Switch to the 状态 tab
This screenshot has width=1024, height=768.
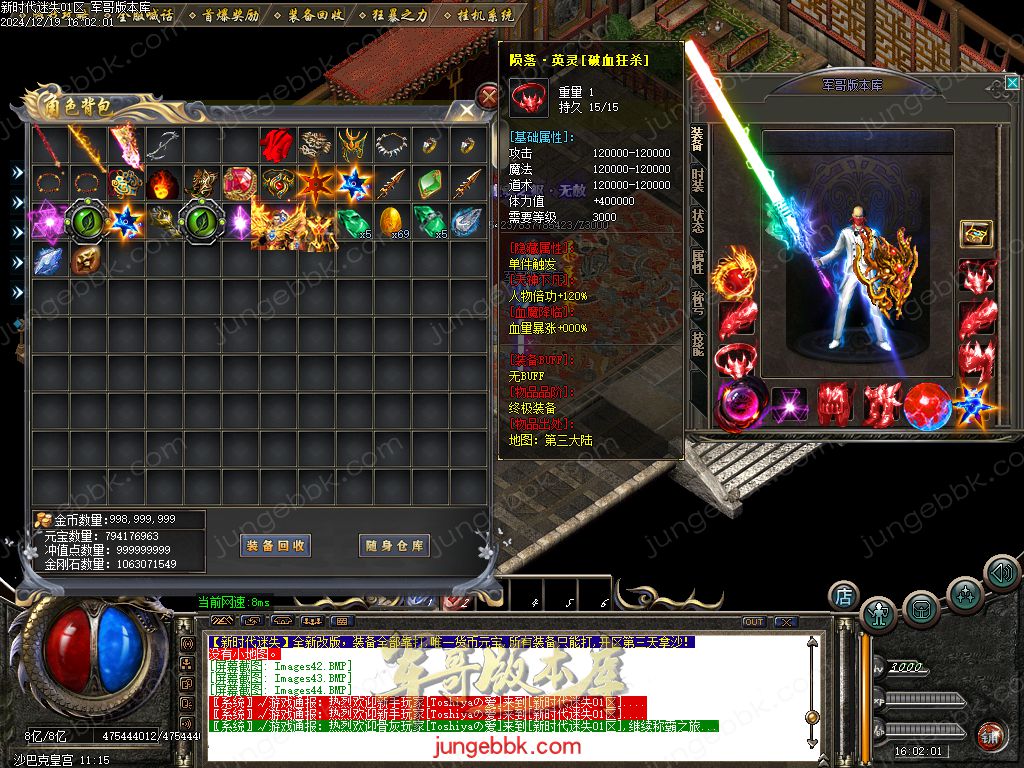(x=697, y=221)
